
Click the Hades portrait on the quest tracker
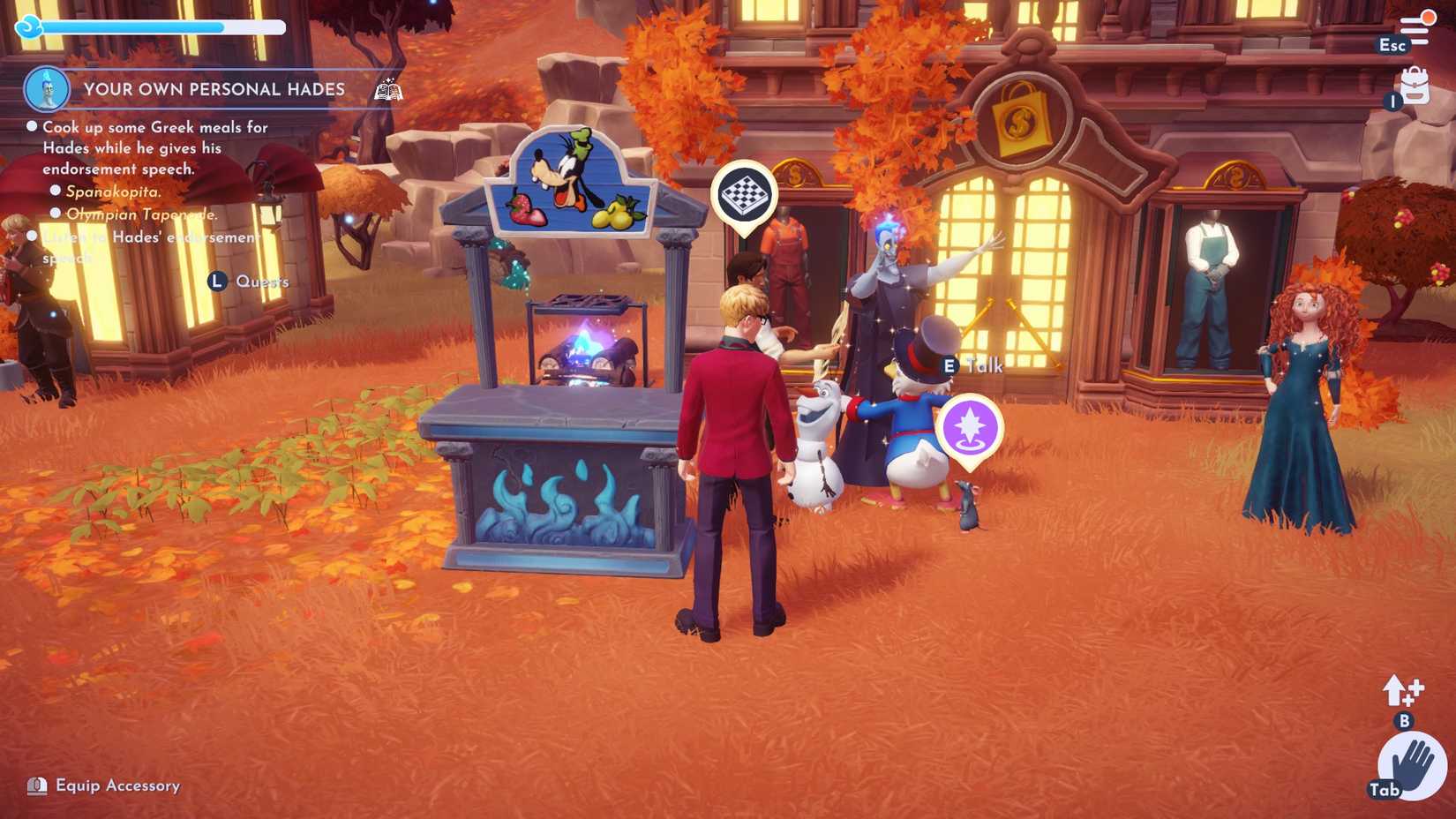(48, 87)
